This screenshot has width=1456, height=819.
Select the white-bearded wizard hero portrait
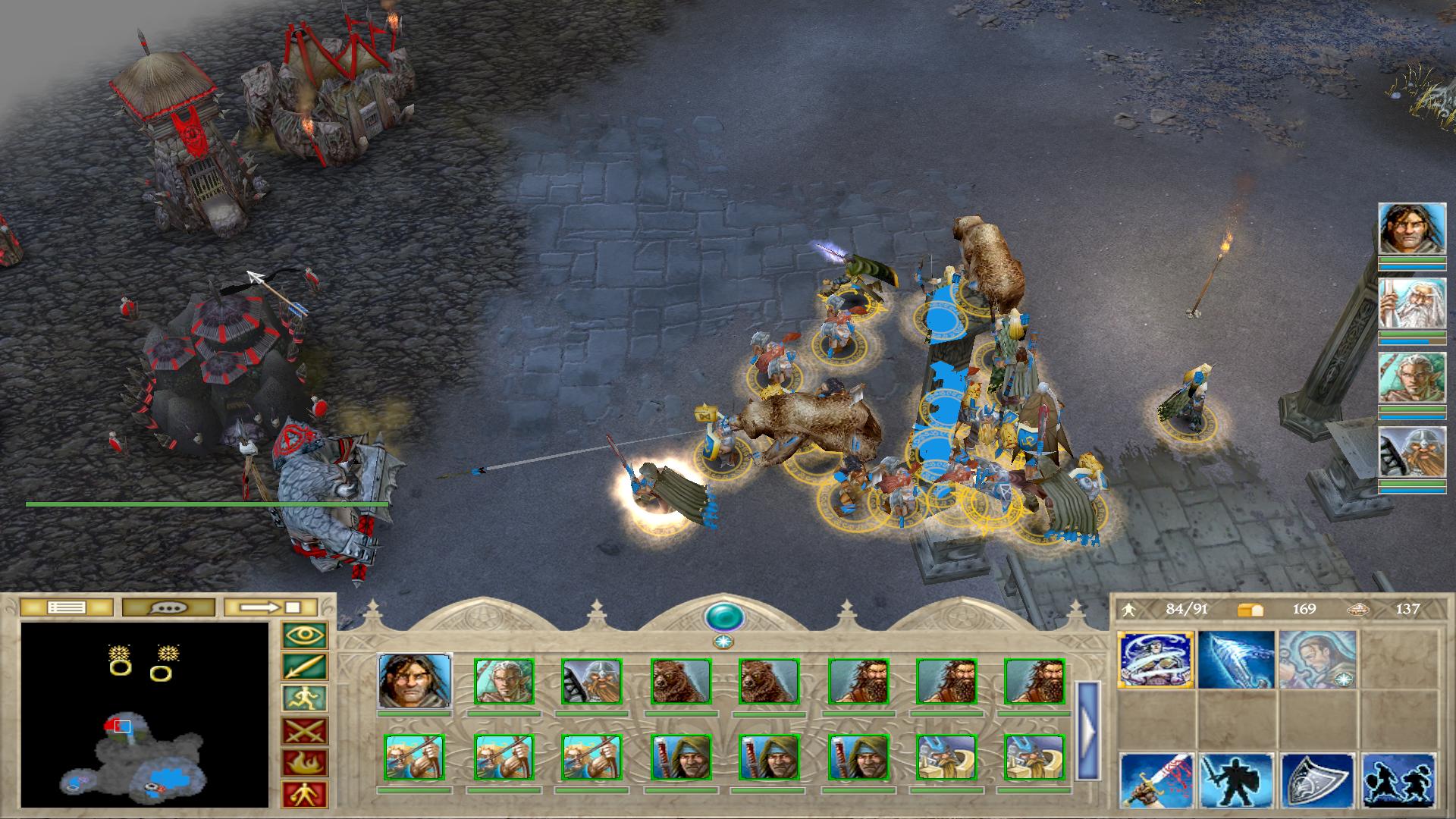coord(1411,303)
